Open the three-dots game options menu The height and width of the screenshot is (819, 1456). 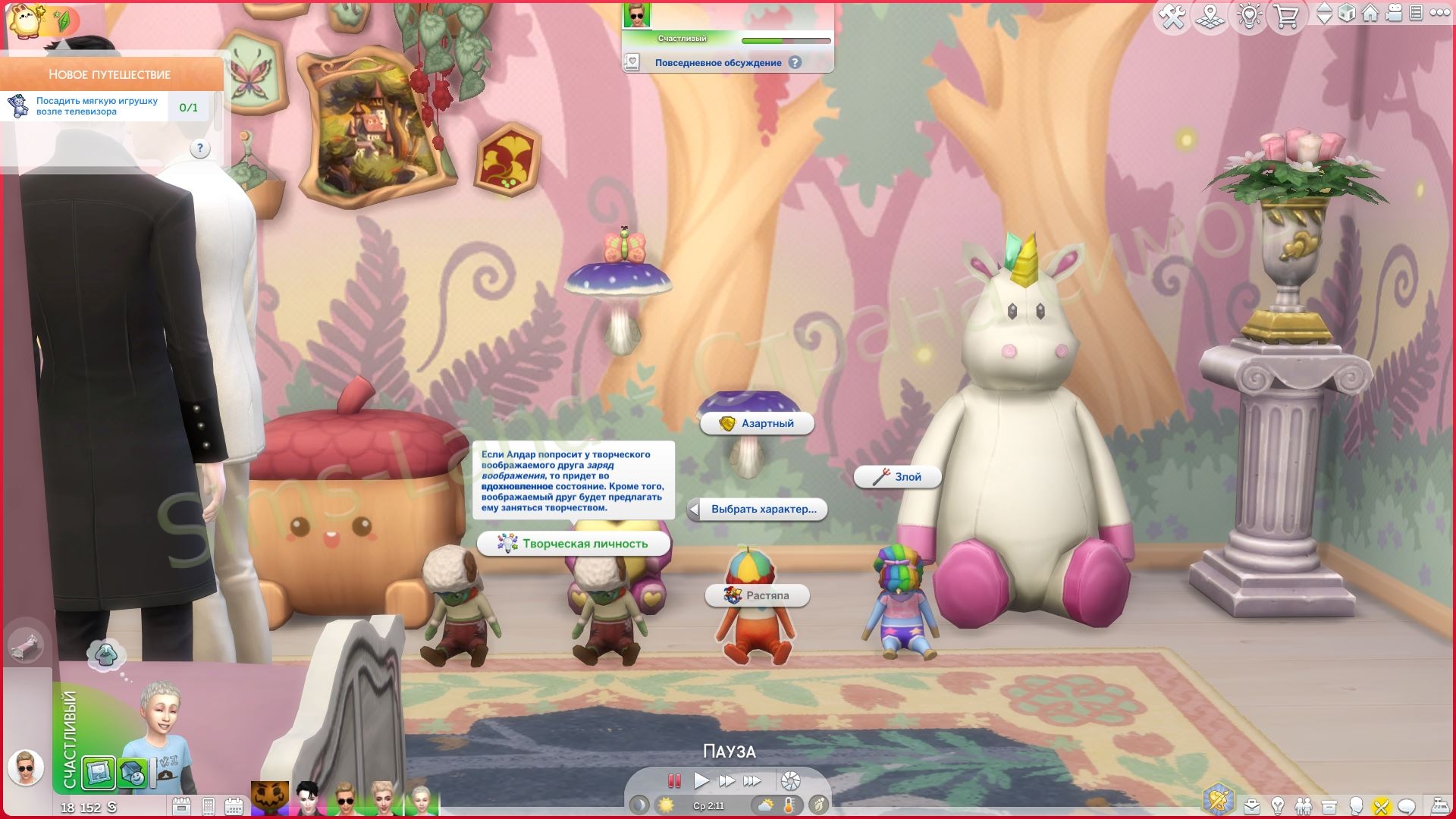1439,13
